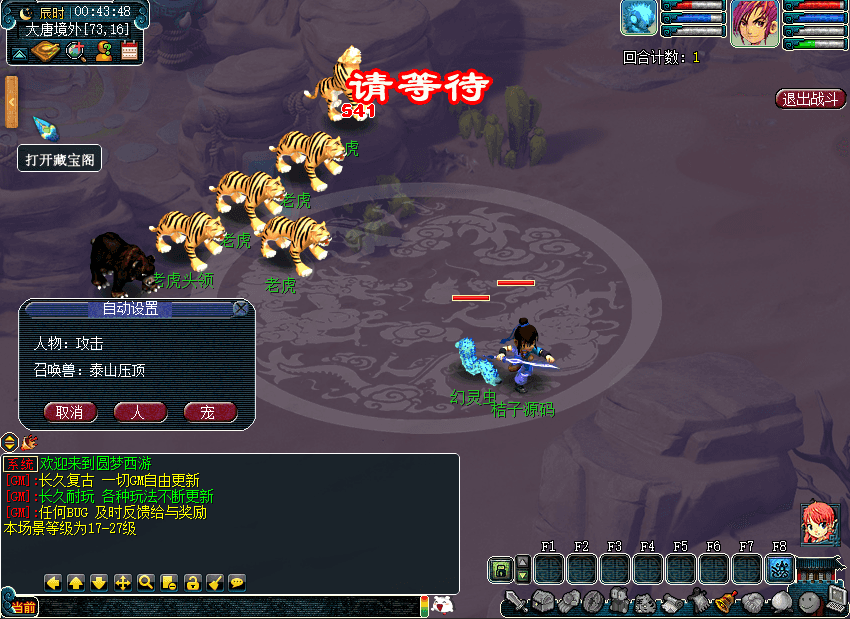Activate the F8 skill slot
This screenshot has width=850, height=619.
(779, 569)
